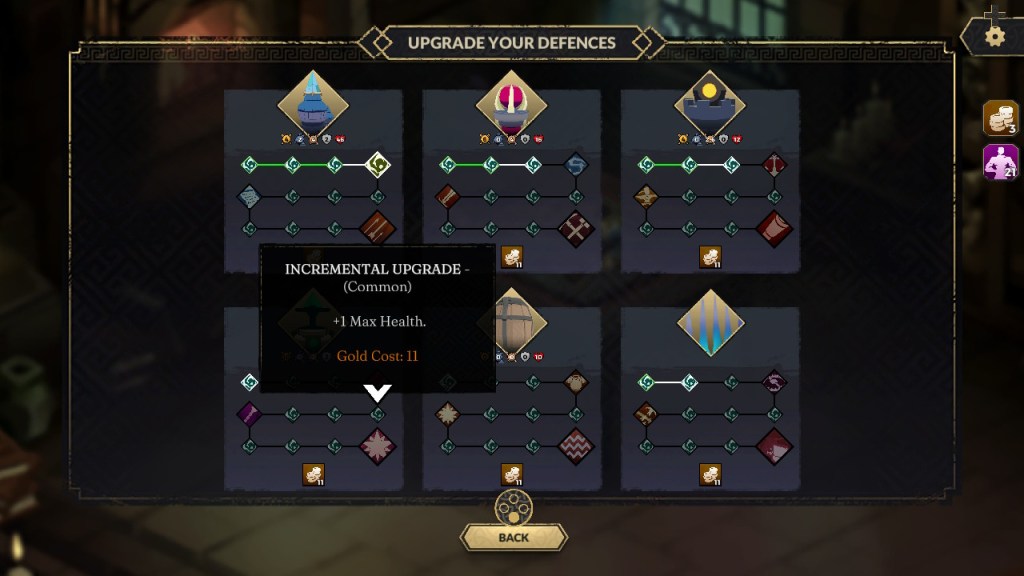Choose the blue swirl upgrade on pink tower

pyautogui.click(x=576, y=164)
